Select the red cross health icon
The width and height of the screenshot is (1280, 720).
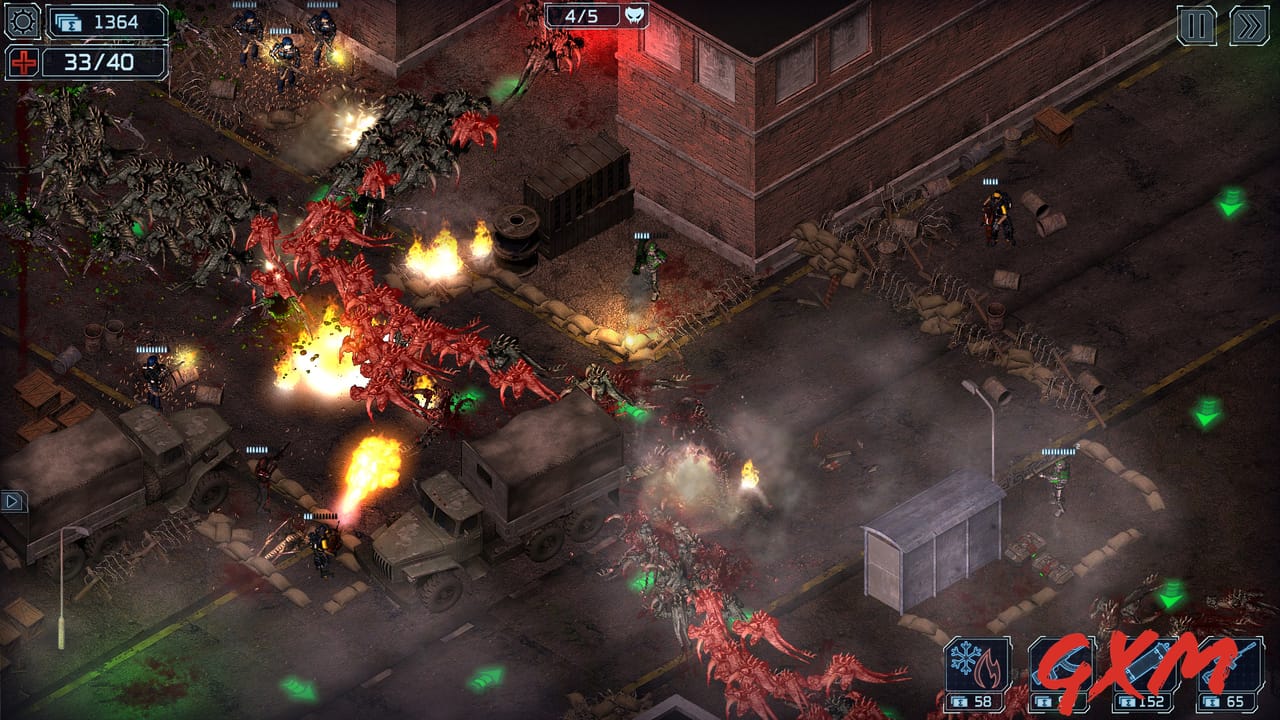pyautogui.click(x=22, y=64)
